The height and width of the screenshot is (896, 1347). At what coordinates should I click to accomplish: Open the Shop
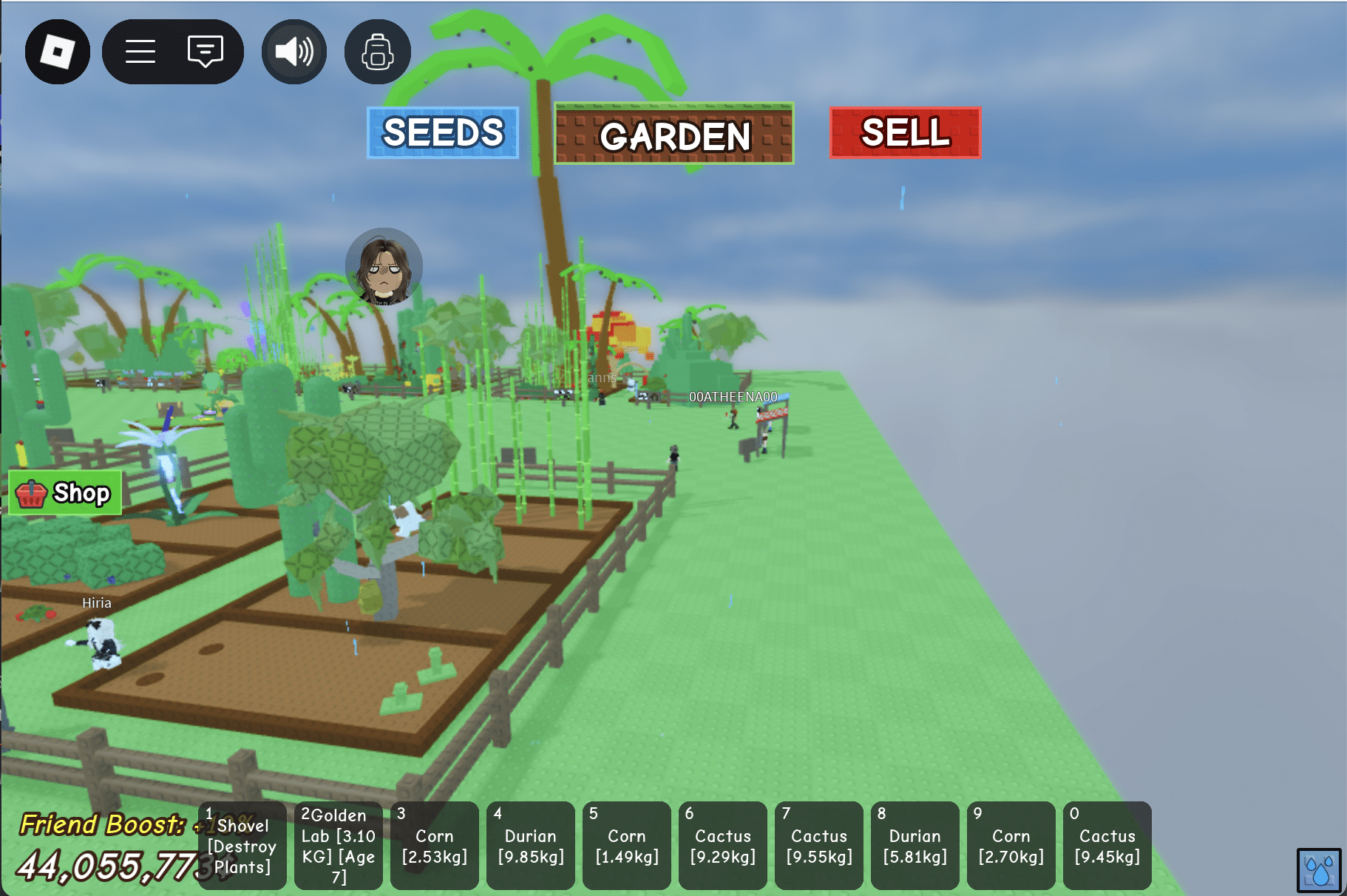[65, 493]
